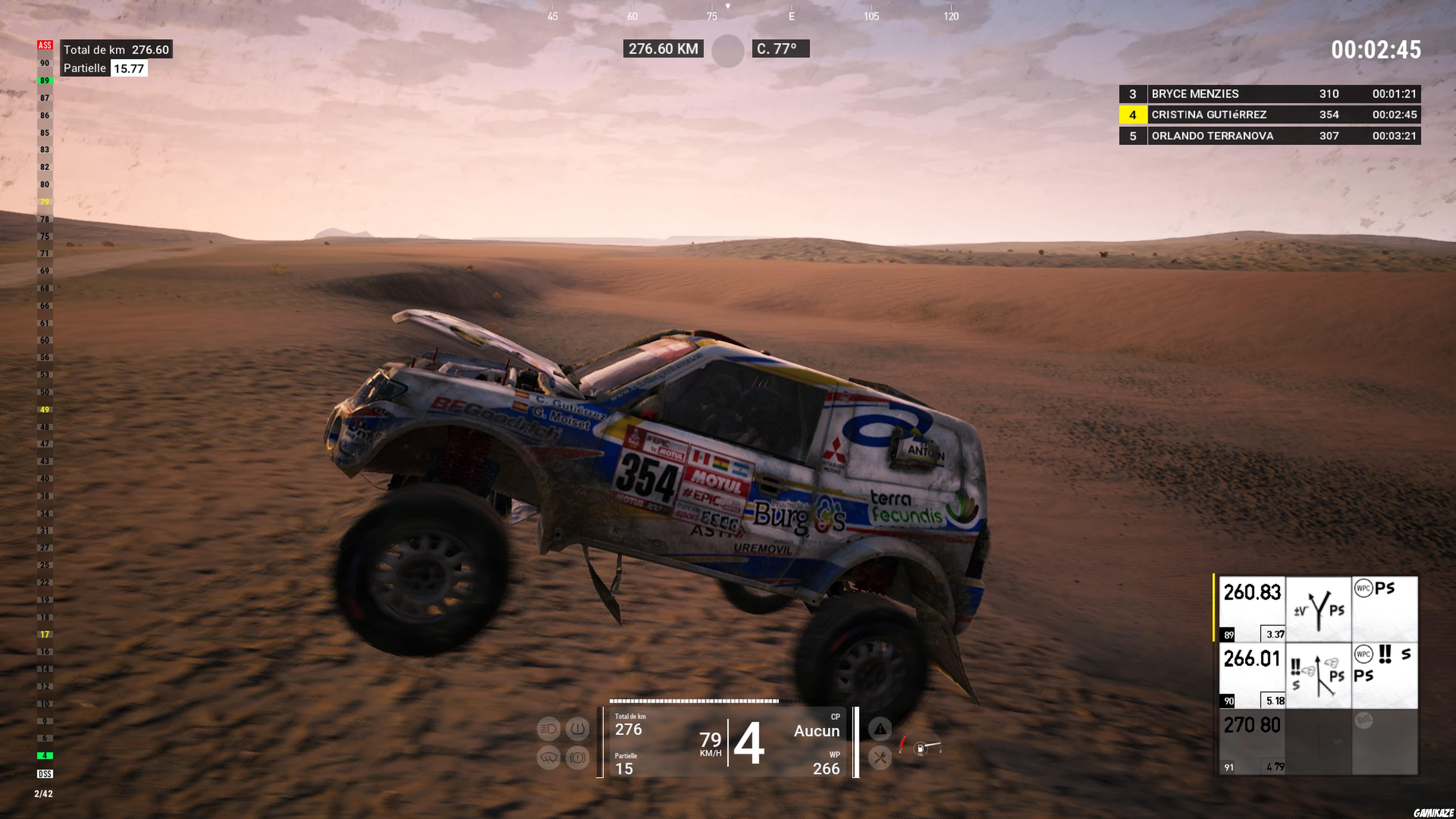Click the fuel gauge indicator
The image size is (1456, 819).
(x=921, y=749)
